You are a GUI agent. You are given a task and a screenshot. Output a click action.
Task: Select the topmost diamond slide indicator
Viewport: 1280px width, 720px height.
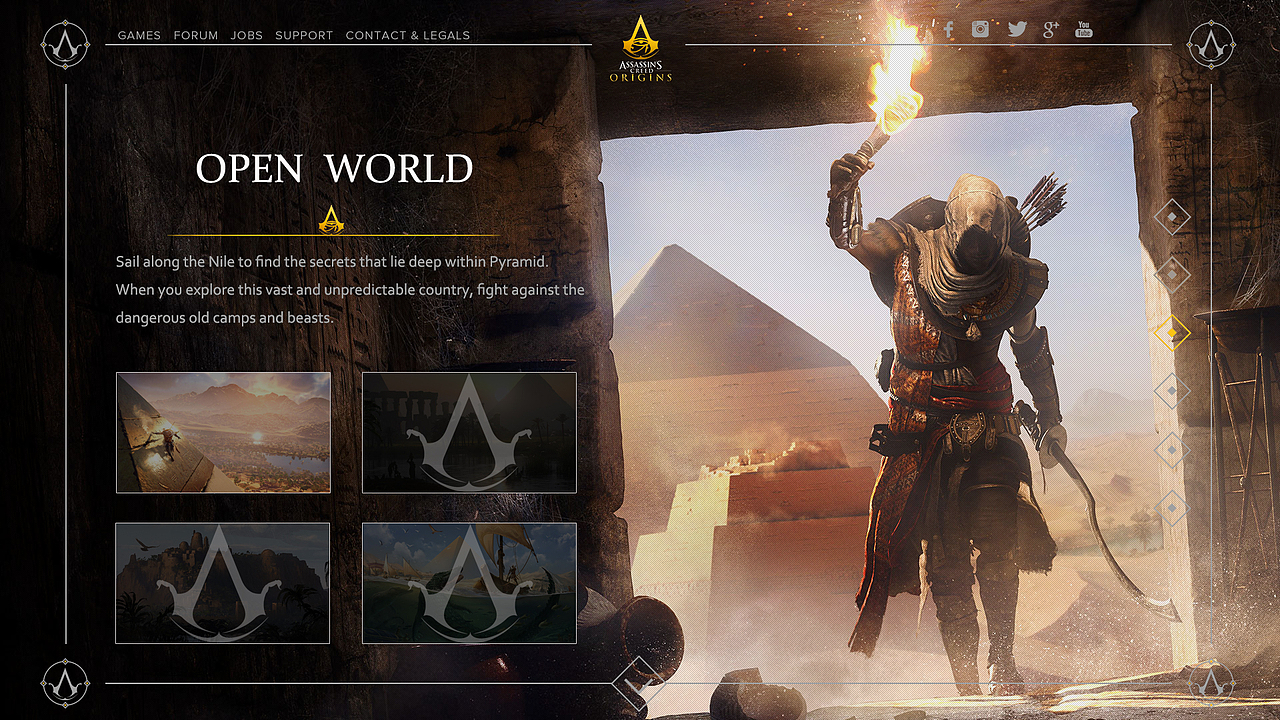[1172, 217]
